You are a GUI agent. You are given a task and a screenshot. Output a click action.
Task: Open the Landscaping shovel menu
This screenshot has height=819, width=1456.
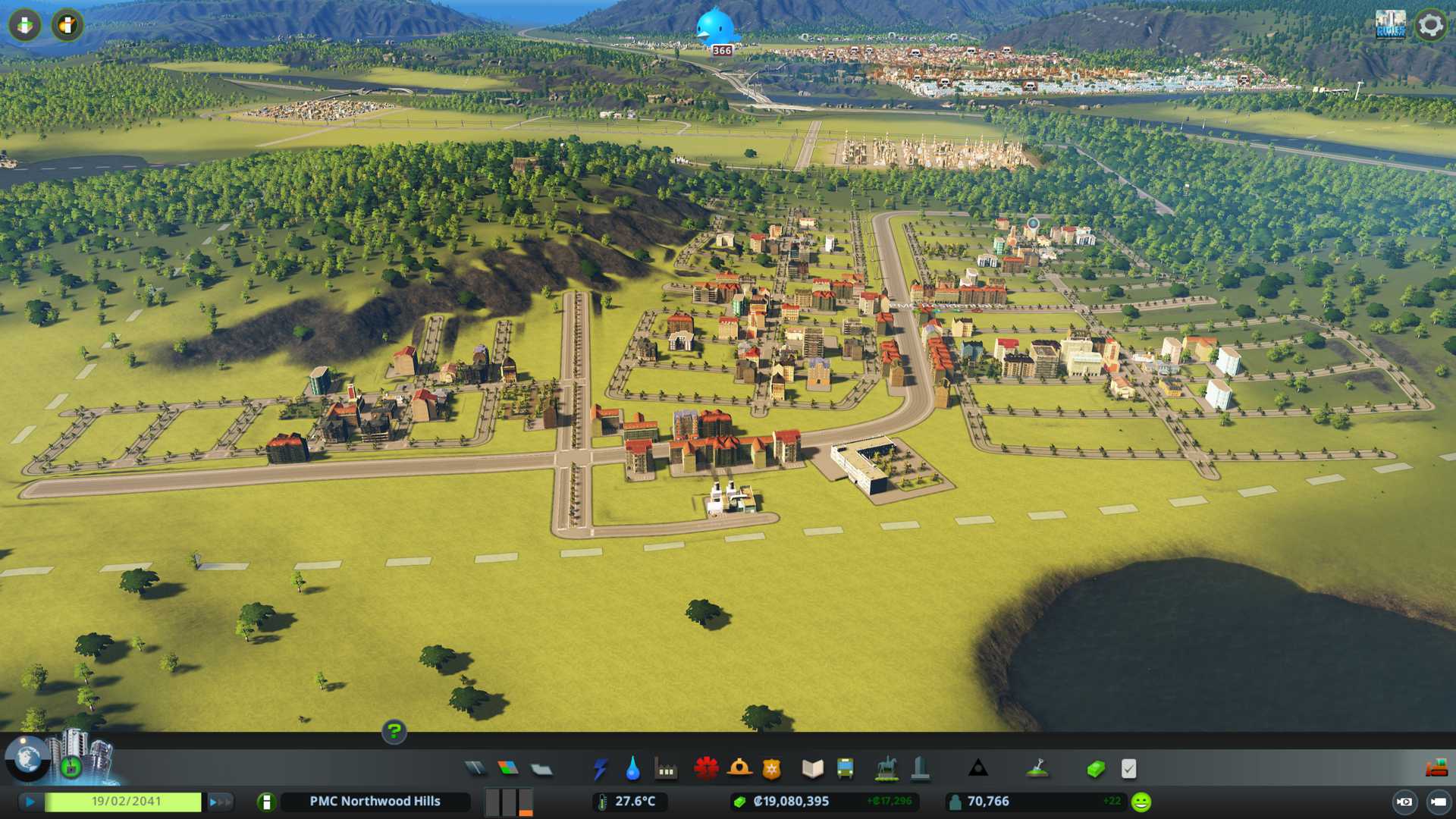point(1037,769)
